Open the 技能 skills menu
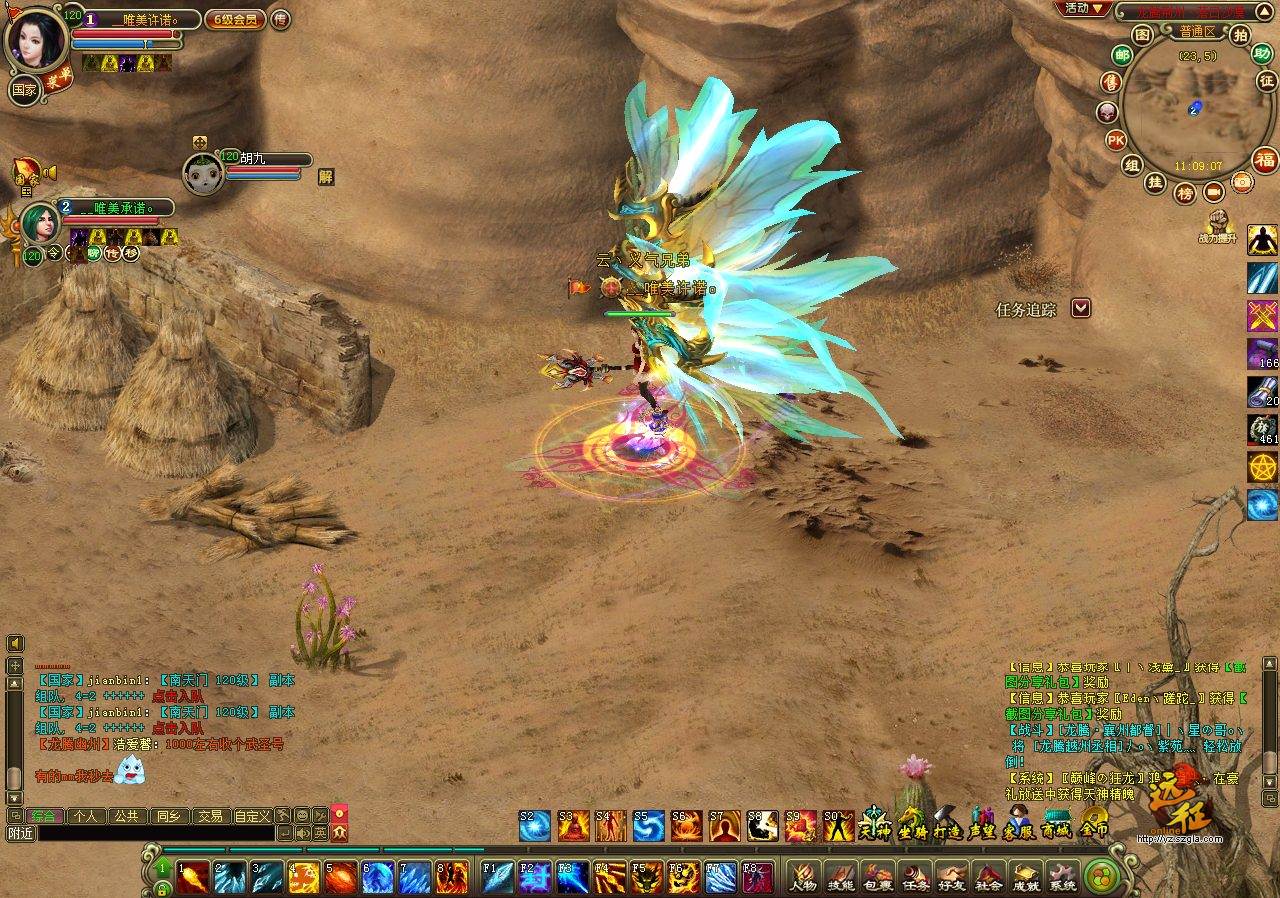This screenshot has height=898, width=1280. (x=840, y=876)
